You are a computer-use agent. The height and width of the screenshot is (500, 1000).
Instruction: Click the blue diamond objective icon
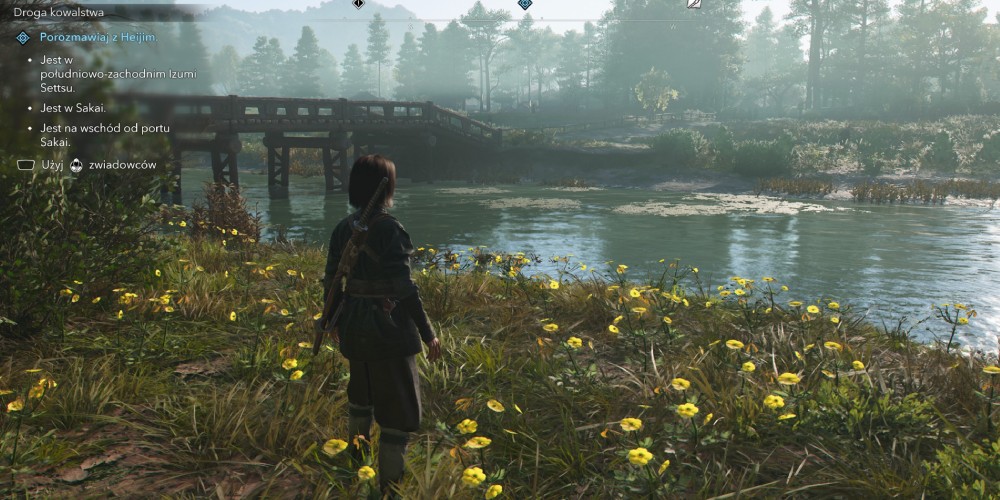[x=24, y=38]
